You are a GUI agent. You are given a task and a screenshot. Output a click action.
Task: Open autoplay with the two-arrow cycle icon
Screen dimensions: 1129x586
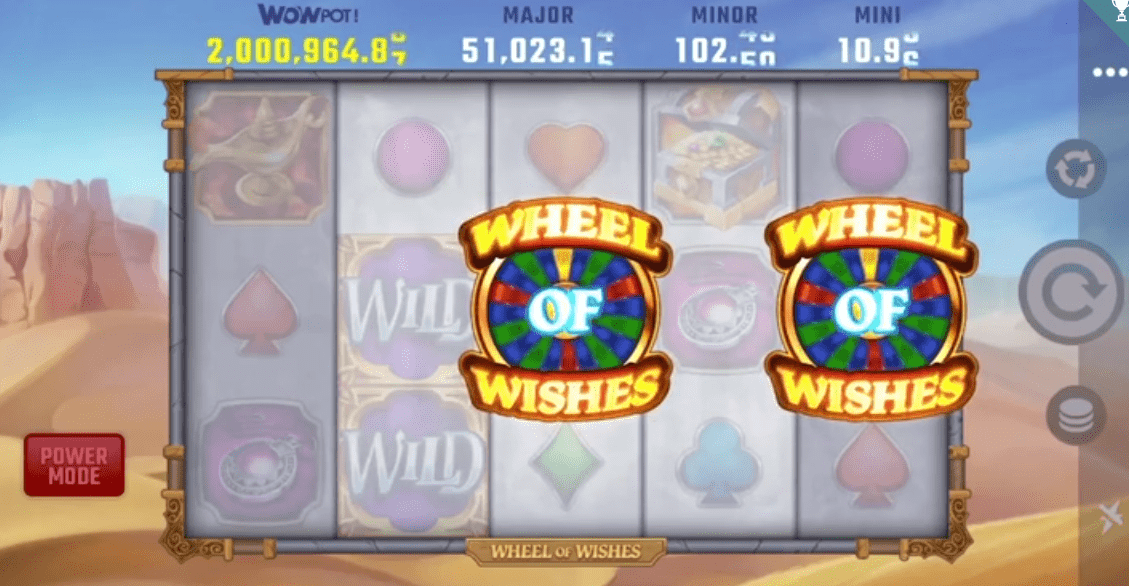pyautogui.click(x=1075, y=169)
